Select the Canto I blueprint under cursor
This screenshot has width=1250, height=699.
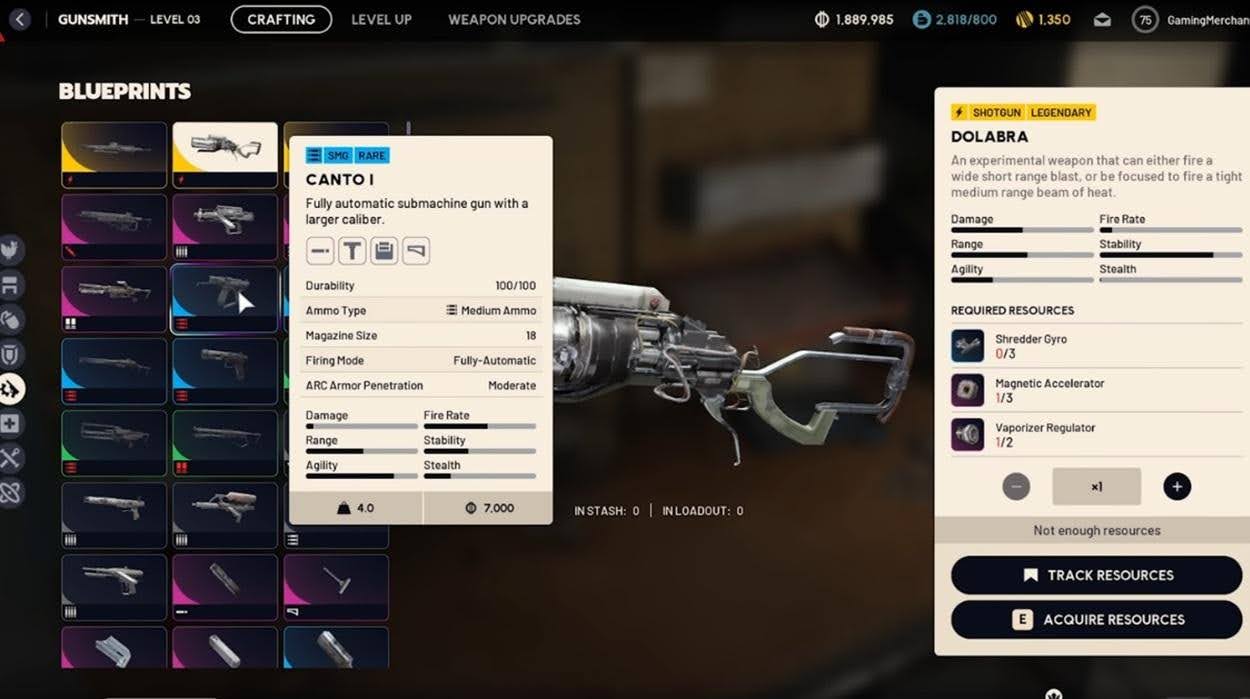pos(225,298)
